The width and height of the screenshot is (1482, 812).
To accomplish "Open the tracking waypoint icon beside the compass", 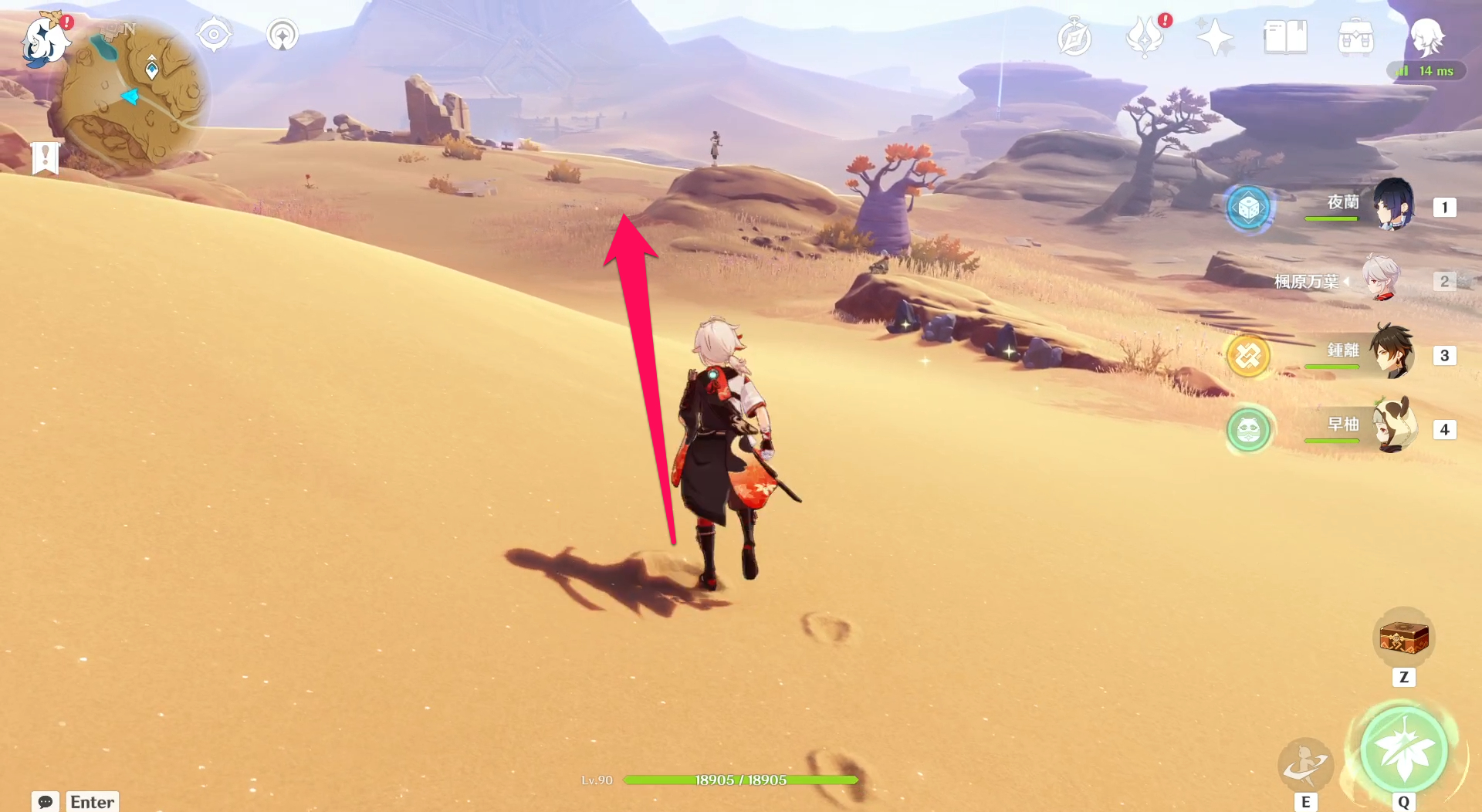I will tap(282, 34).
